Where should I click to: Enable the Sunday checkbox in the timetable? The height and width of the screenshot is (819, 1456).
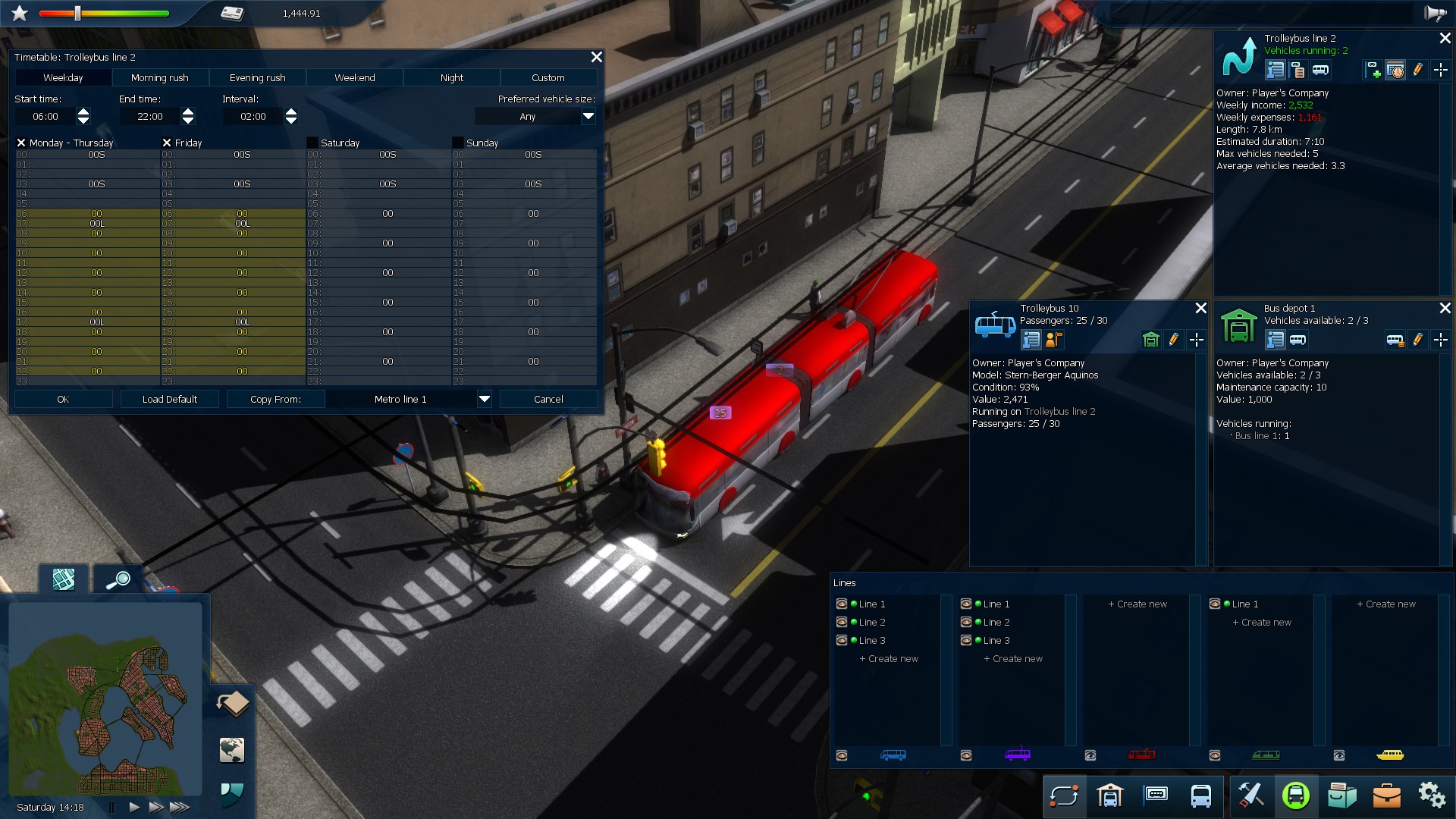[x=457, y=143]
